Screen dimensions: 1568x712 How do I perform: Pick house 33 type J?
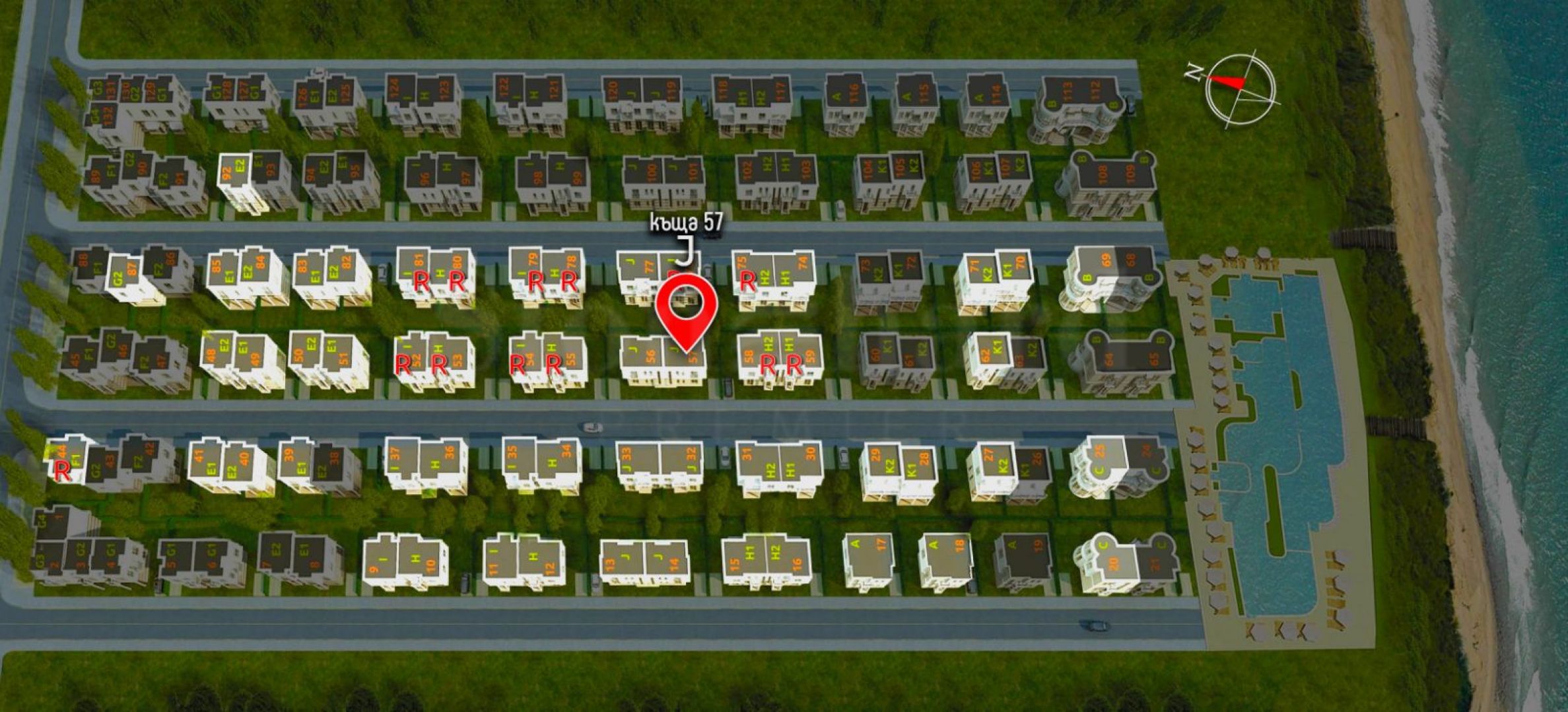point(636,459)
